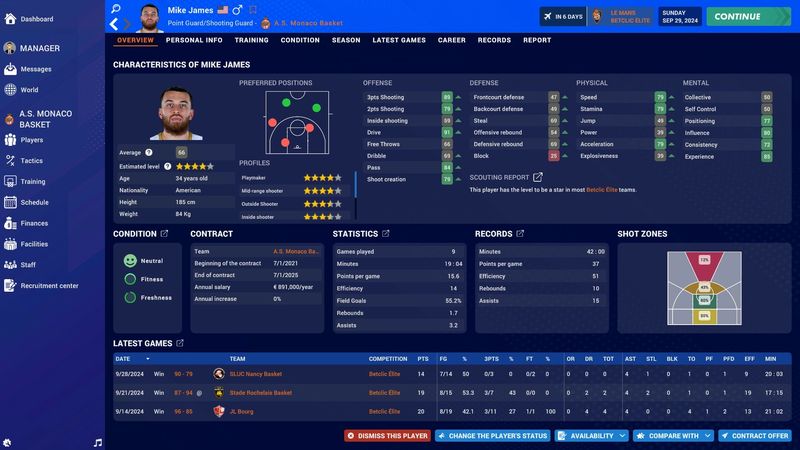800x450 pixels.
Task: Switch to the Personal Info tab
Action: pyautogui.click(x=194, y=40)
